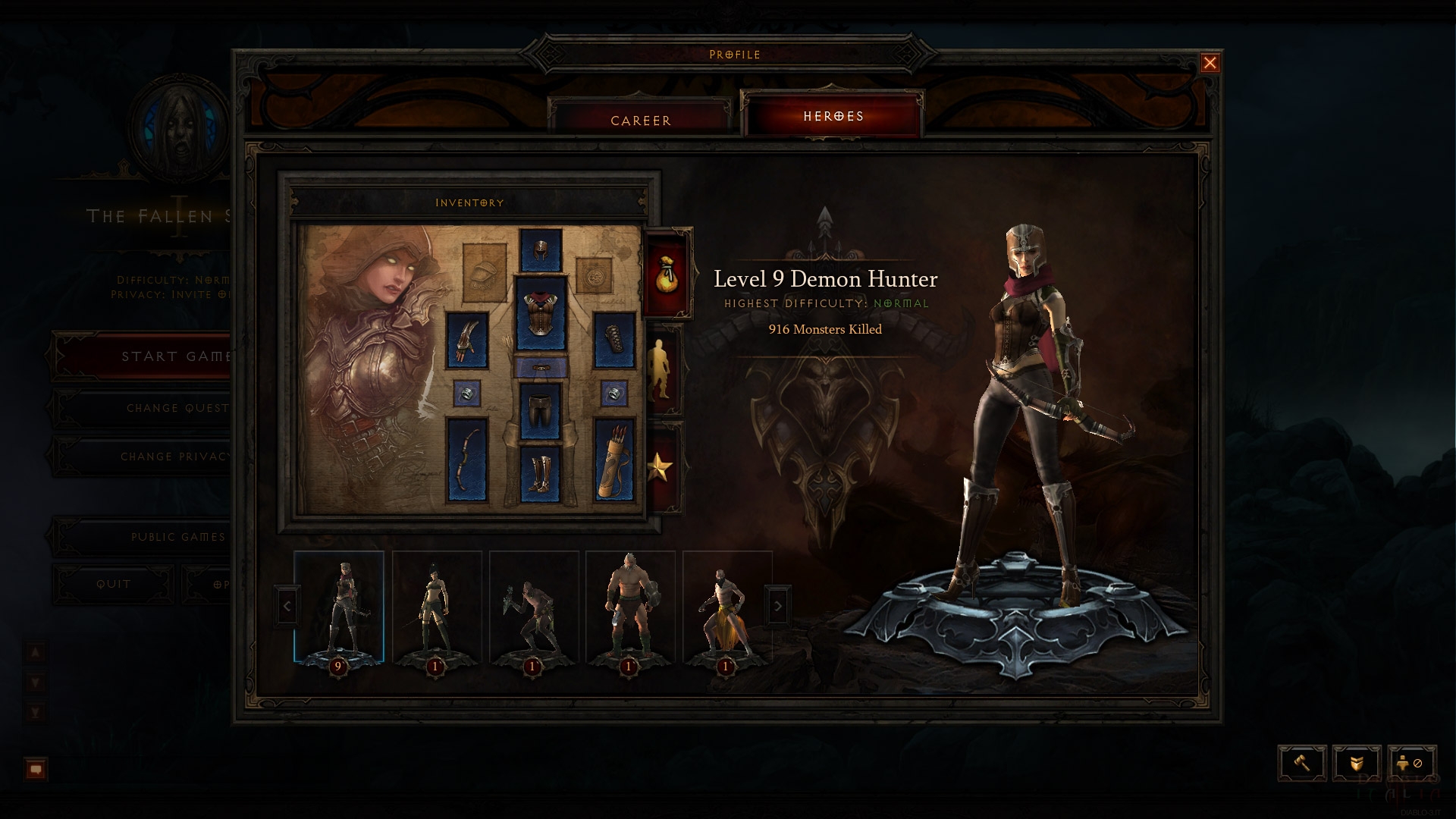Close the Profile window
This screenshot has width=1456, height=819.
coord(1210,63)
